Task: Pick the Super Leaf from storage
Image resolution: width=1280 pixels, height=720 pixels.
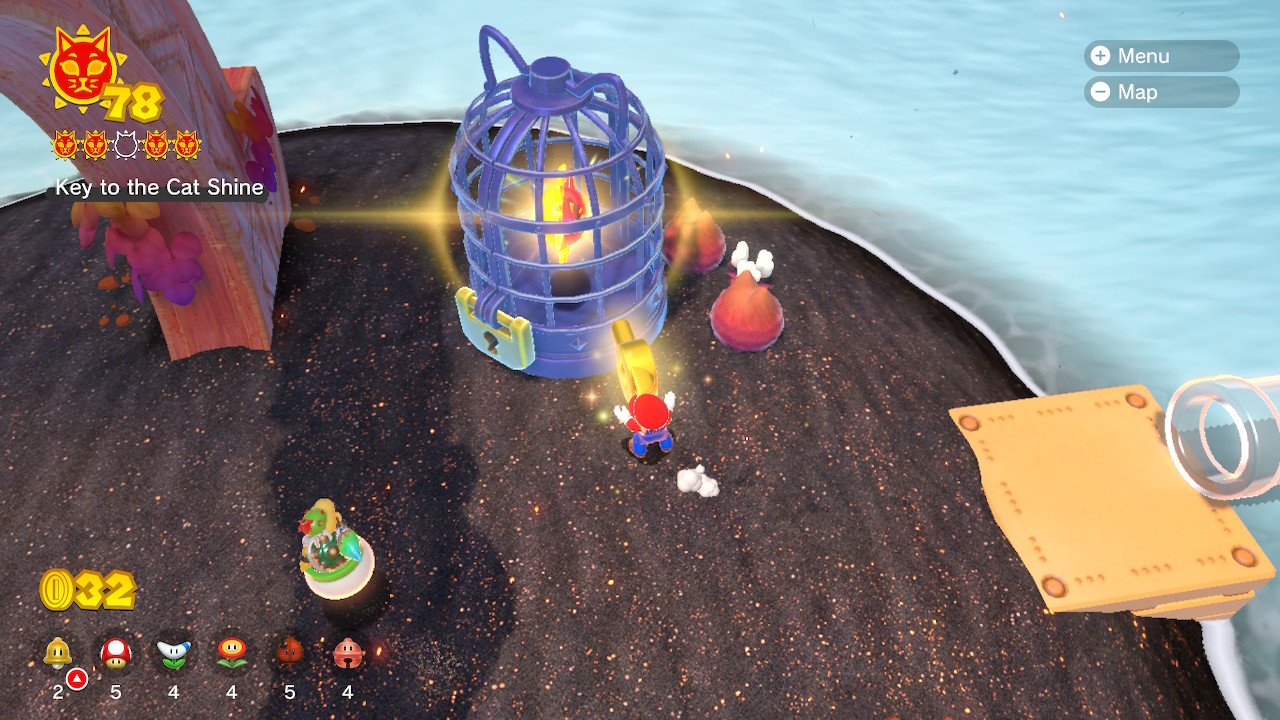Action: [x=290, y=654]
